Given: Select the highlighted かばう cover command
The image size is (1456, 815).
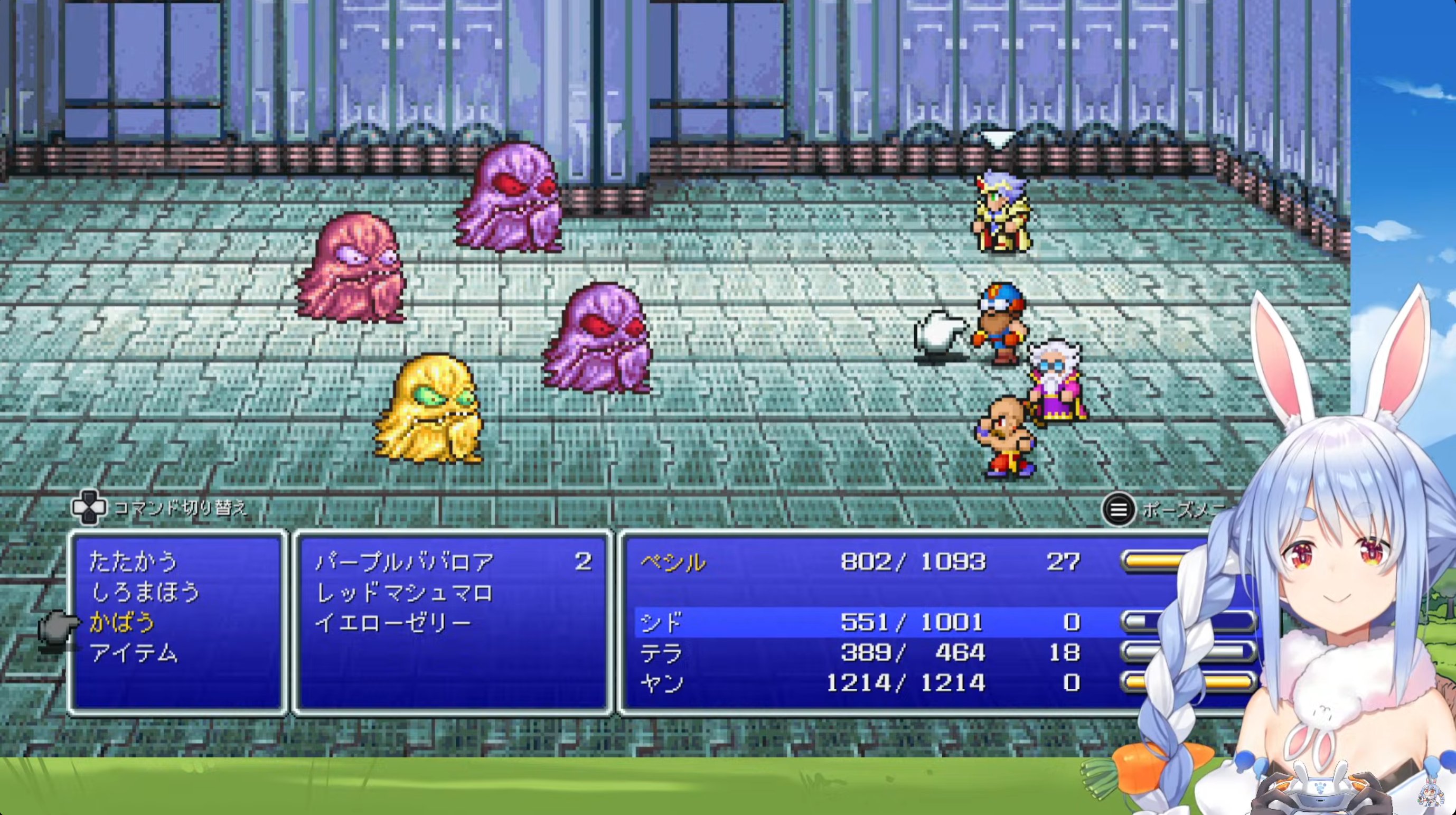Looking at the screenshot, I should (x=122, y=622).
